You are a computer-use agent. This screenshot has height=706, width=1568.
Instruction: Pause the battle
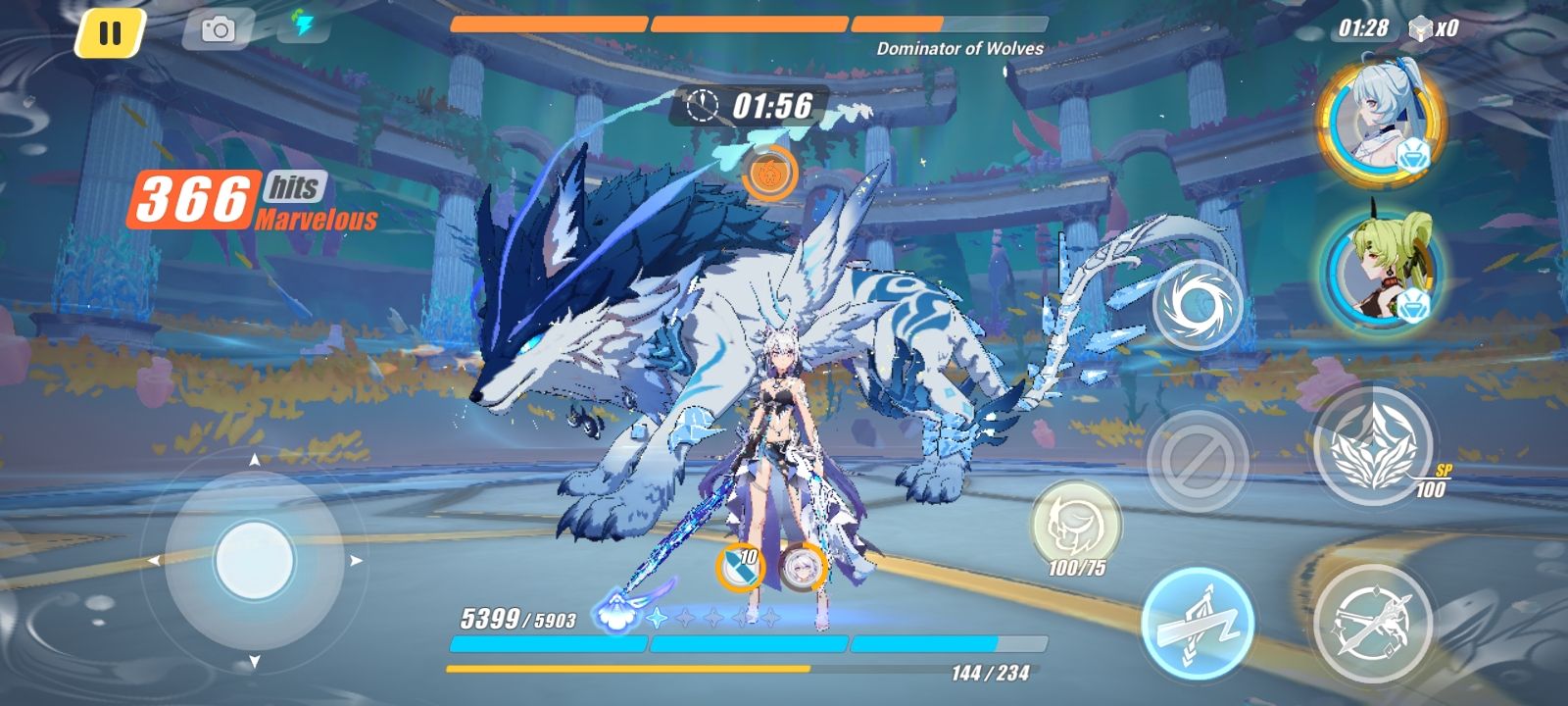click(111, 30)
